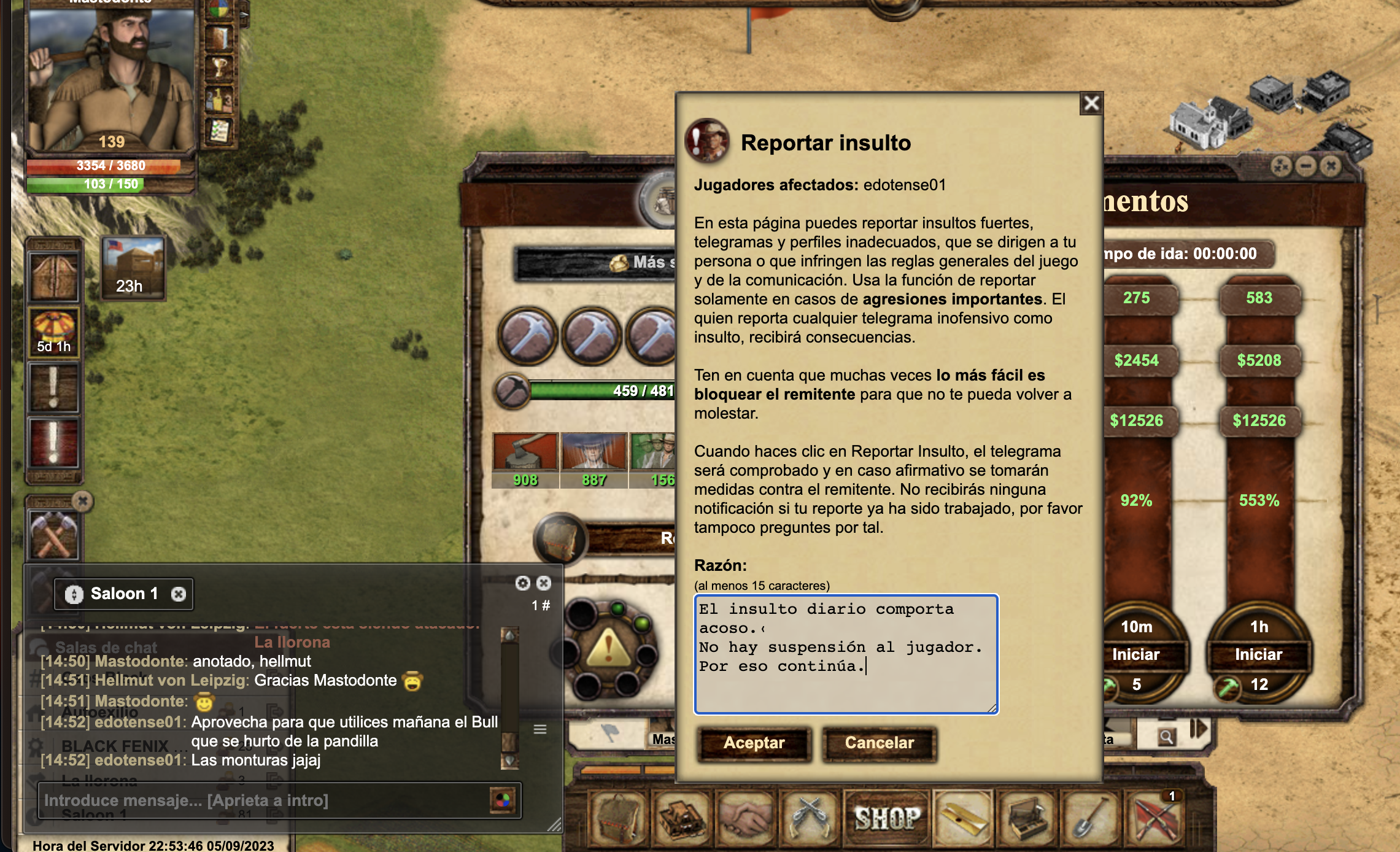Viewport: 1400px width, 852px height.
Task: Open the crossed pistols duel menu
Action: coord(810,818)
